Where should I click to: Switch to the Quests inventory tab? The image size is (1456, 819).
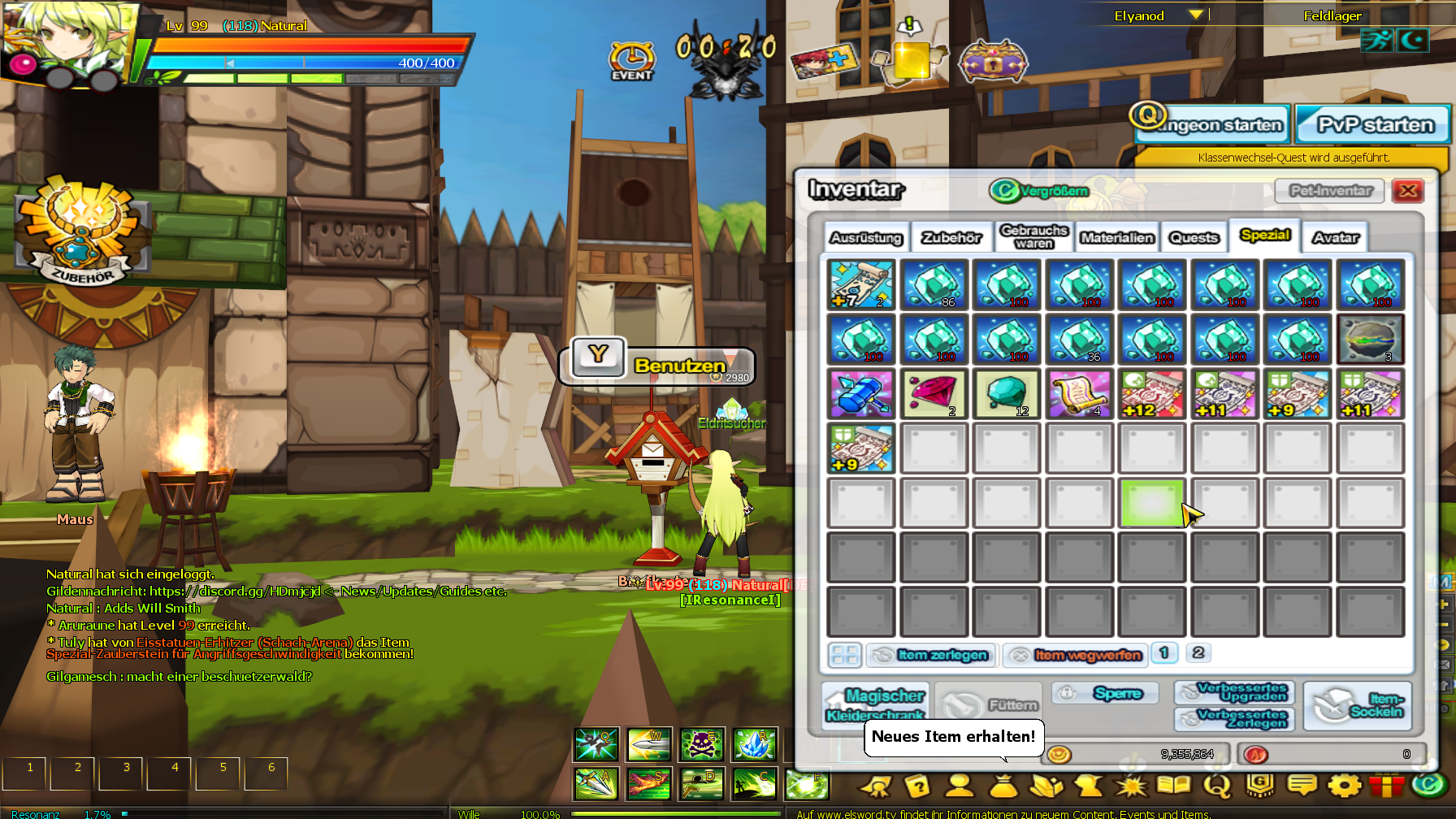click(1194, 237)
